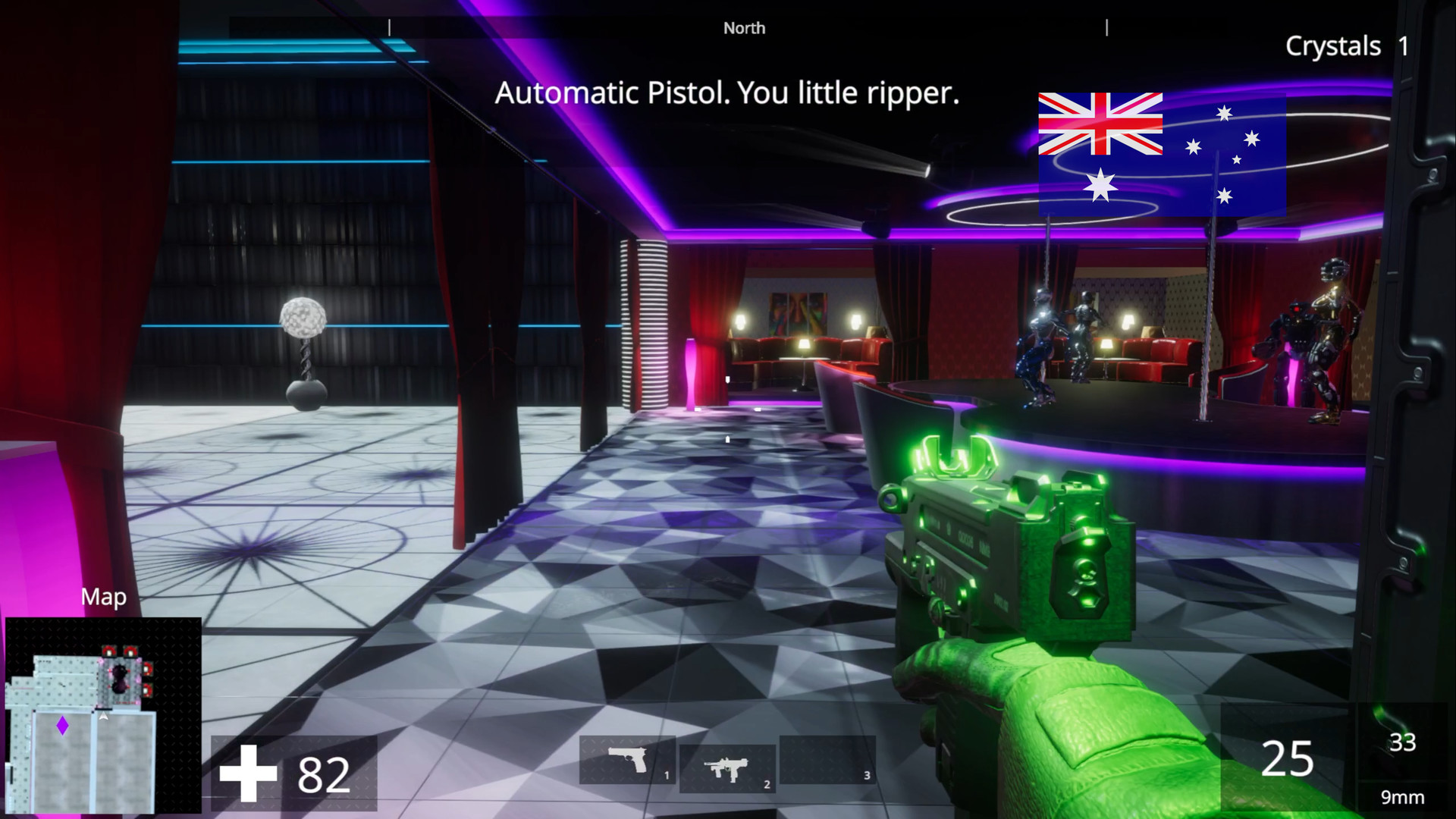This screenshot has height=819, width=1456.
Task: Click the health value 82
Action: (x=324, y=775)
